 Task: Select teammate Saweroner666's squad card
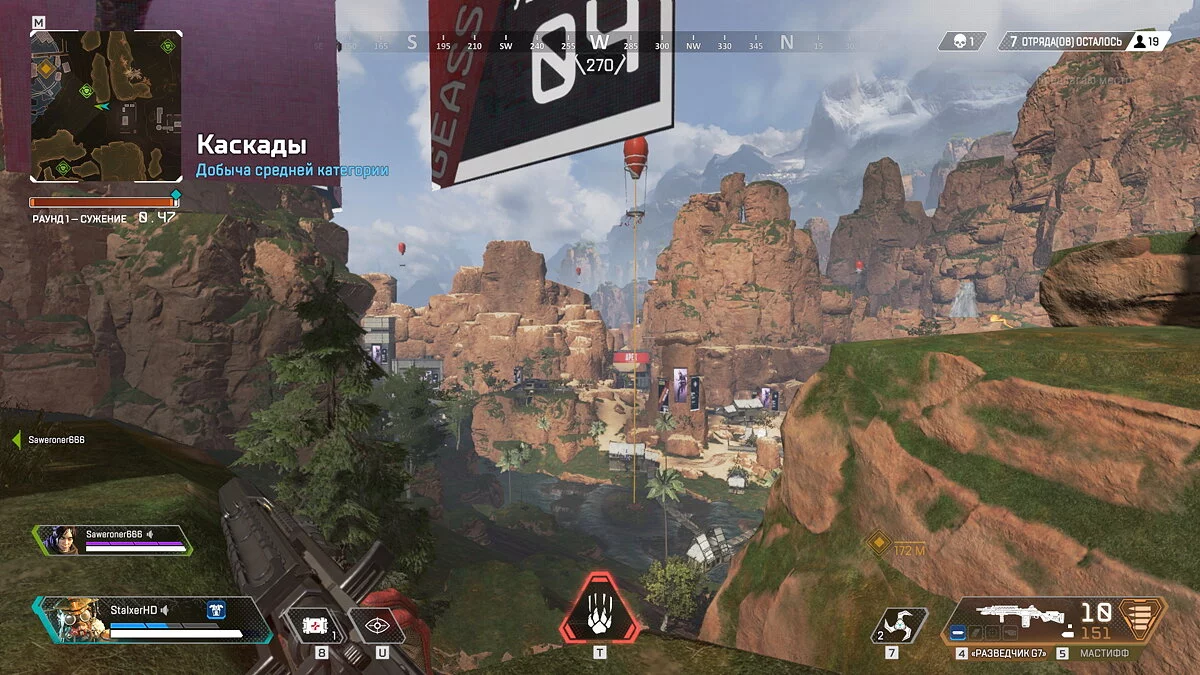(112, 540)
